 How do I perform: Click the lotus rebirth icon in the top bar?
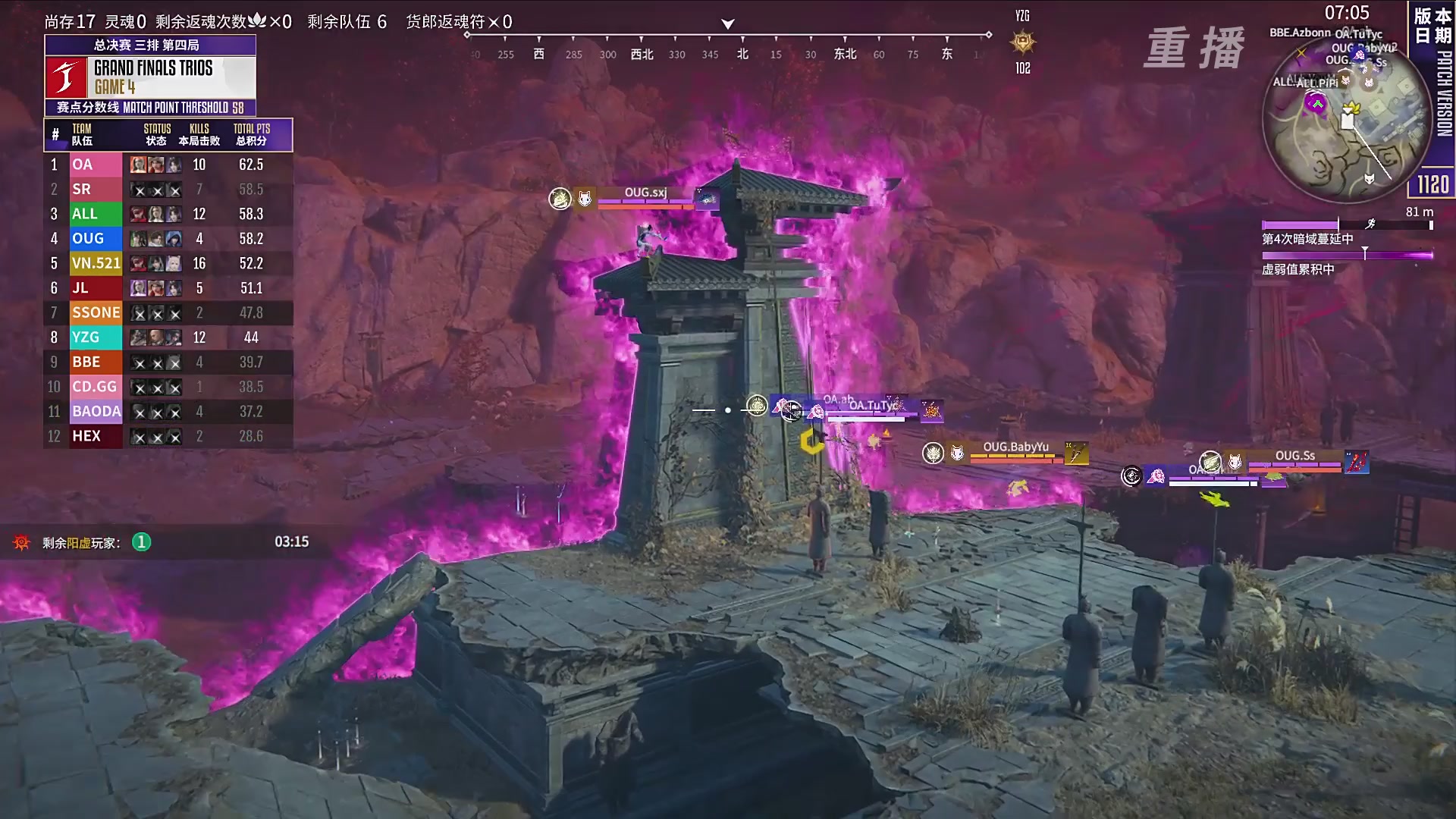259,23
